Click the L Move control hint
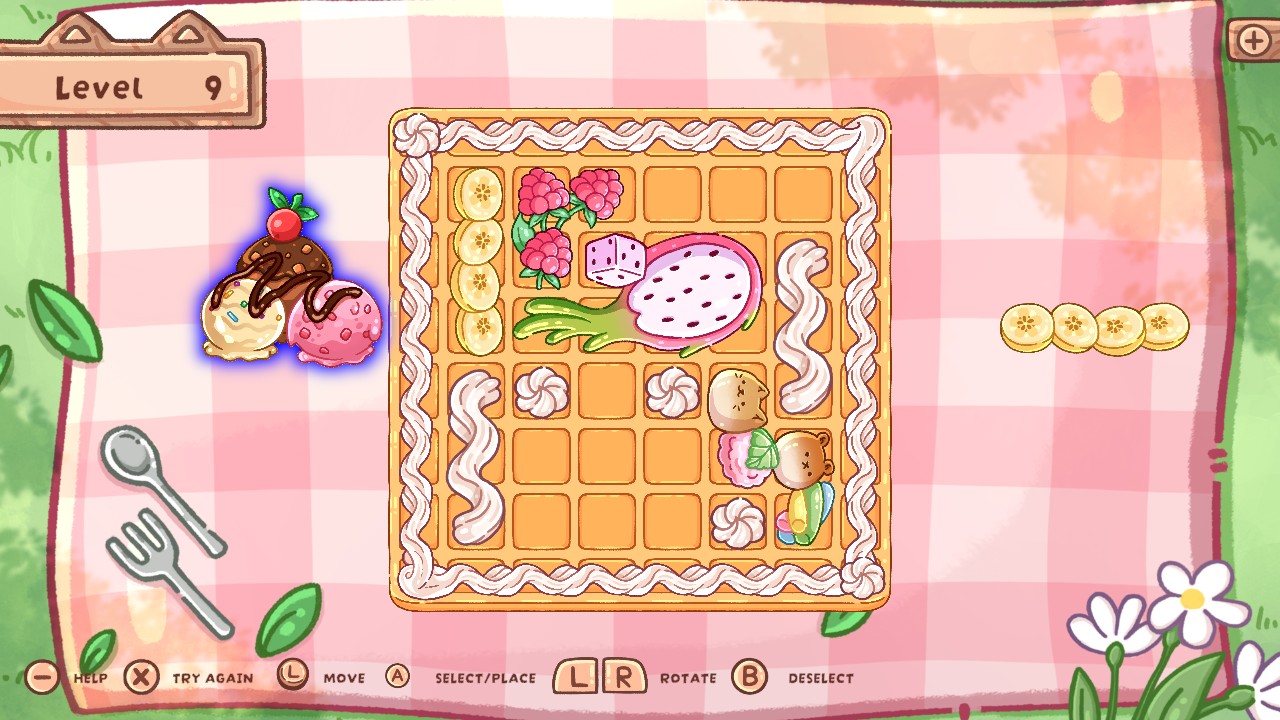The width and height of the screenshot is (1280, 720). click(x=292, y=677)
